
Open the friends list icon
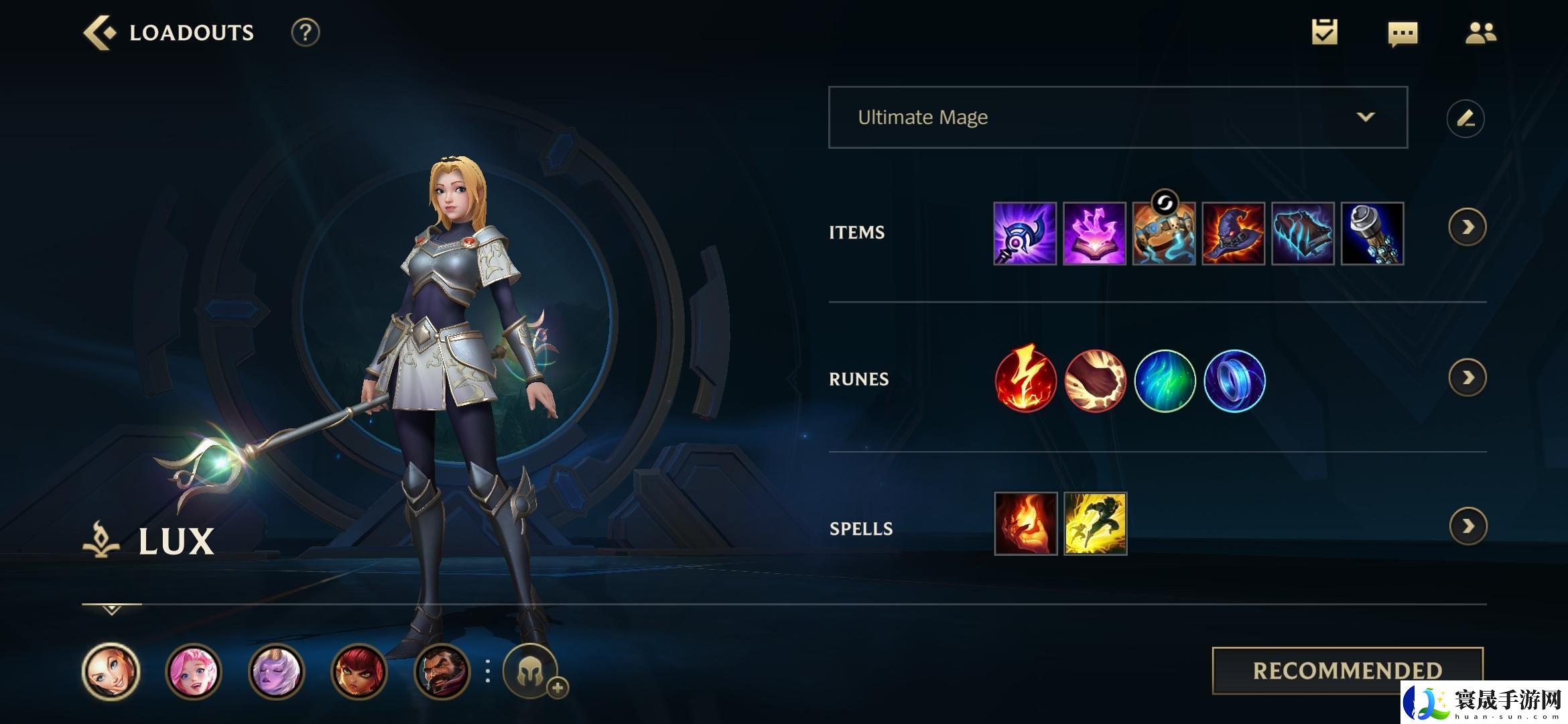[1480, 33]
